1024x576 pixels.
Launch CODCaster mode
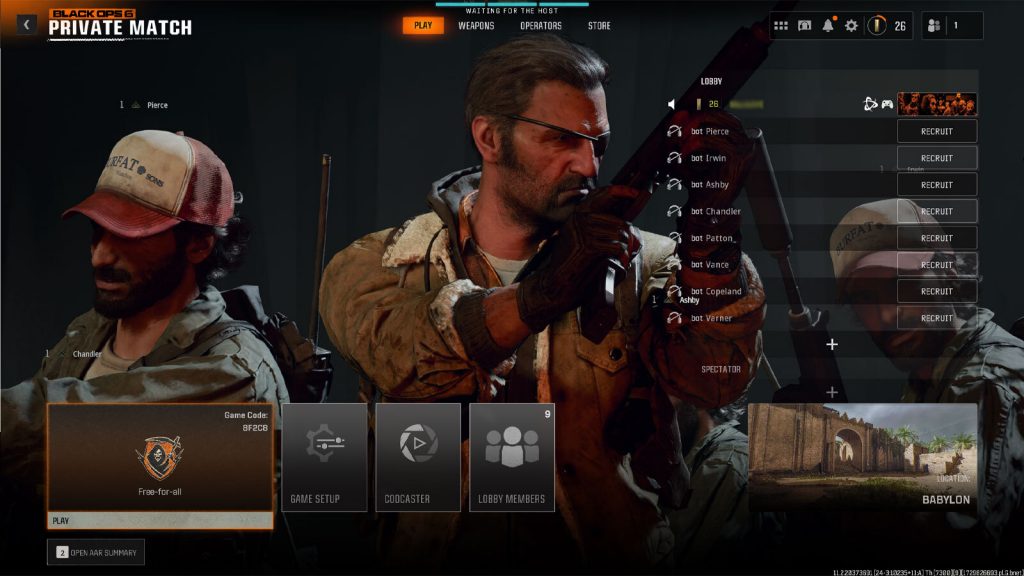418,457
